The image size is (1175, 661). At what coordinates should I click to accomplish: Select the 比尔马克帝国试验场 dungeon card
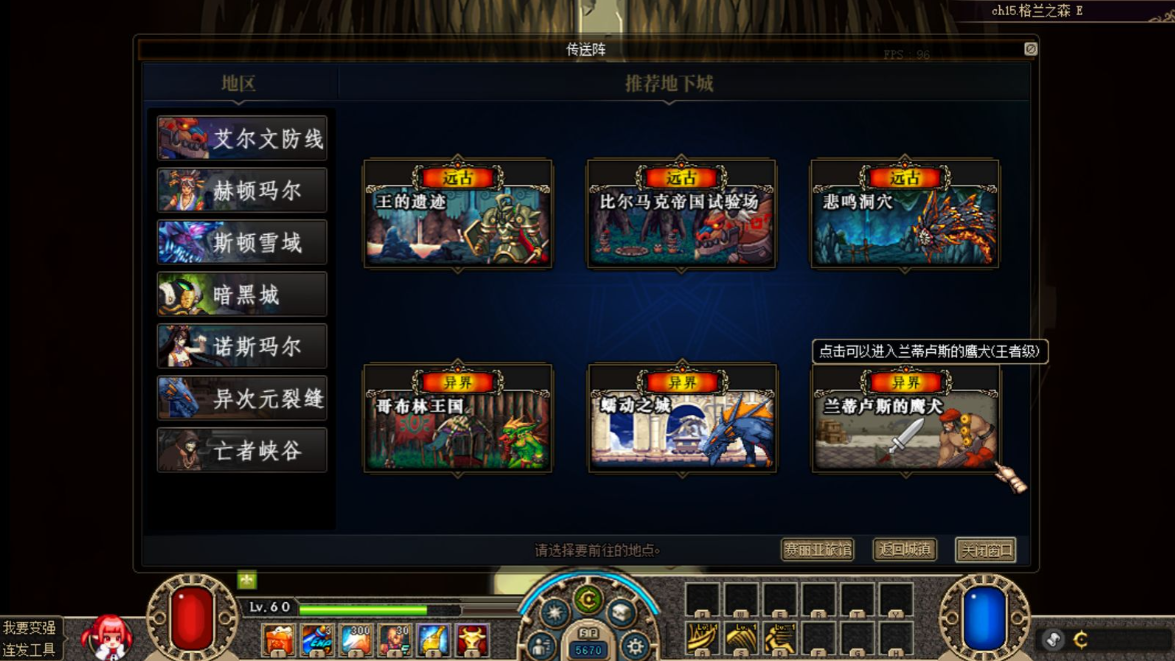tap(682, 215)
